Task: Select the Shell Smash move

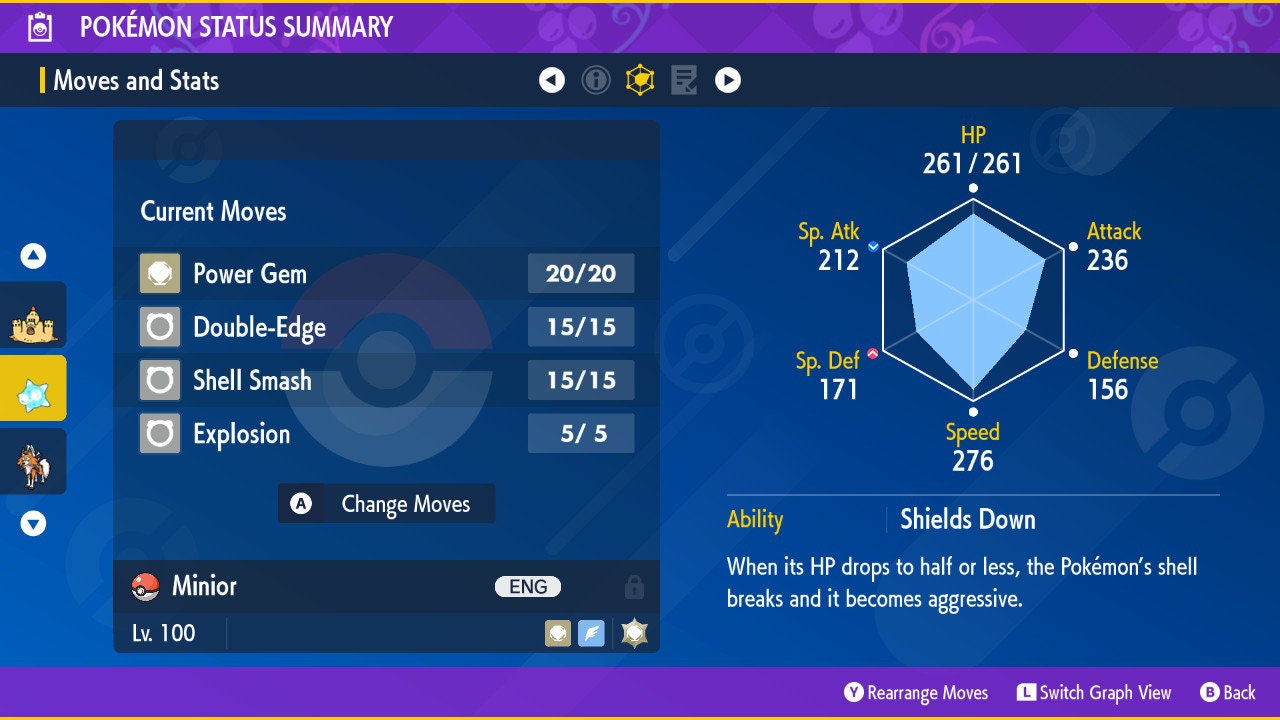Action: (x=385, y=380)
